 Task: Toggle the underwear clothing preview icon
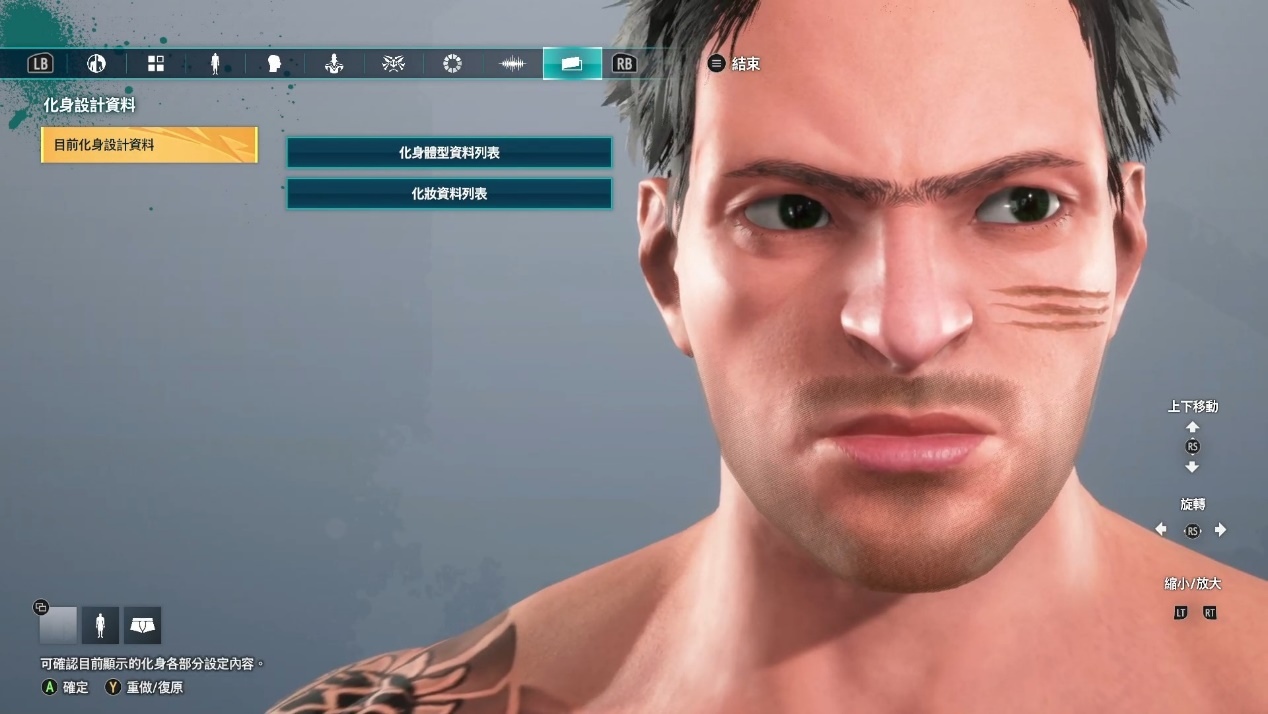point(143,626)
